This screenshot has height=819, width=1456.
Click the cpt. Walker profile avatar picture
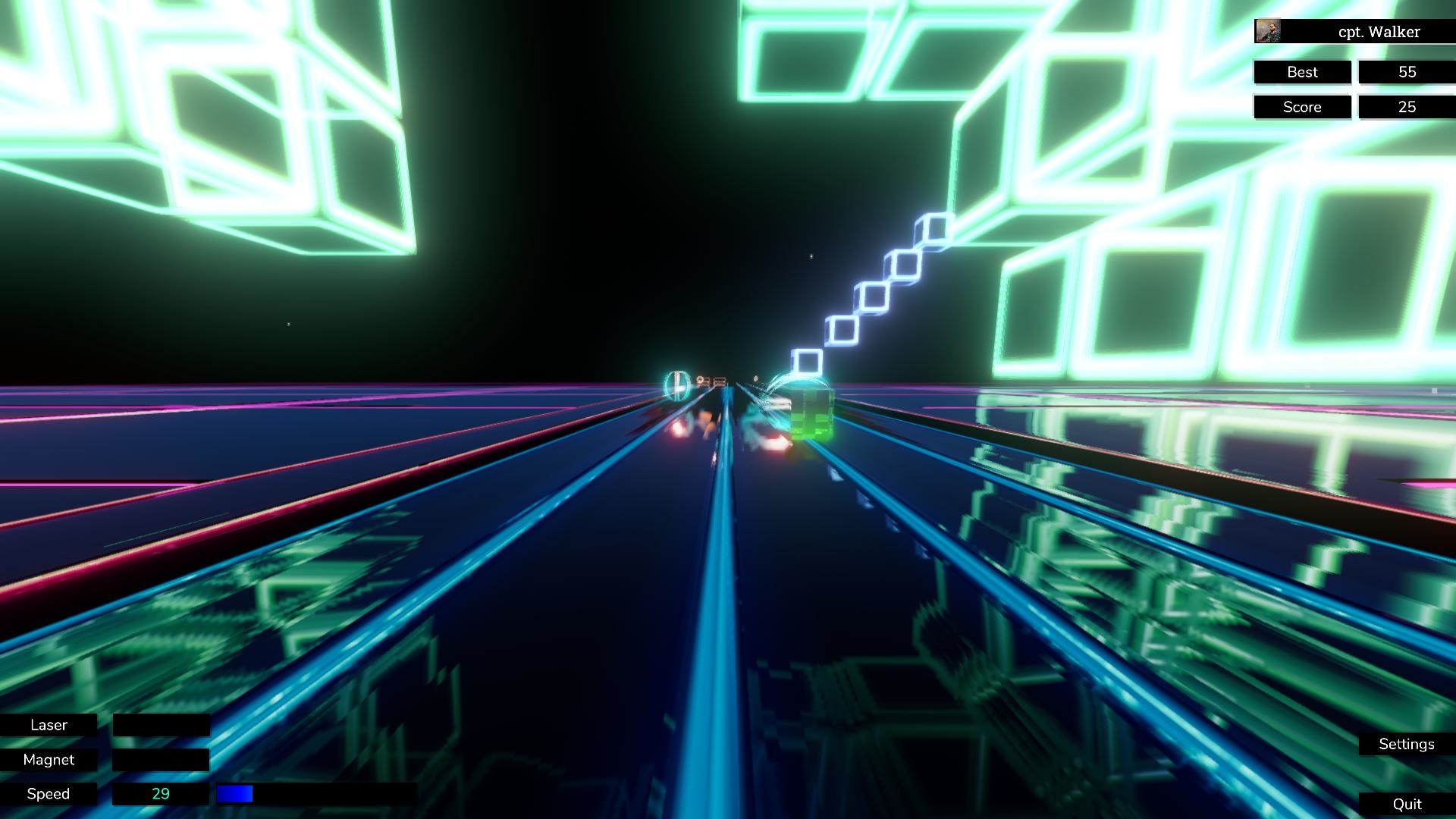tap(1267, 31)
